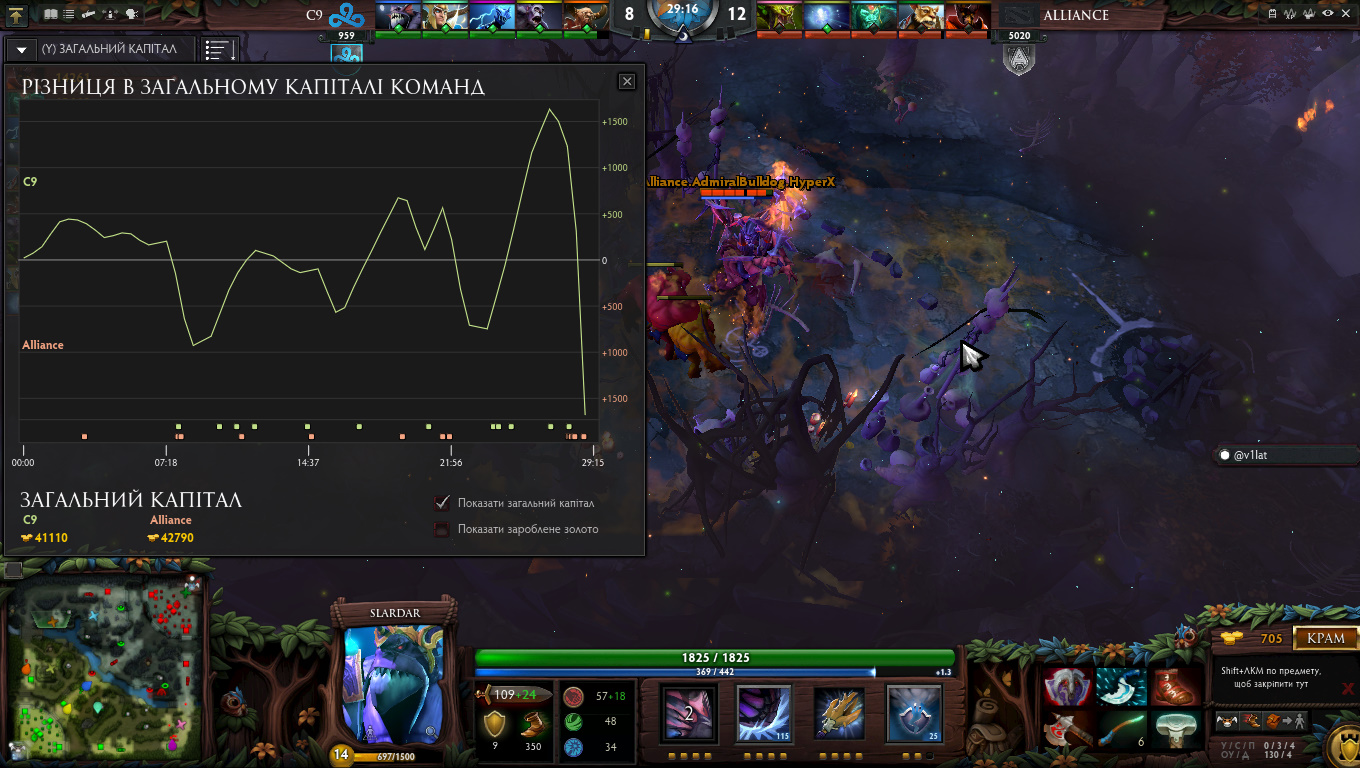The image size is (1360, 768).
Task: Select the mushroom item slot
Action: (x=1176, y=729)
